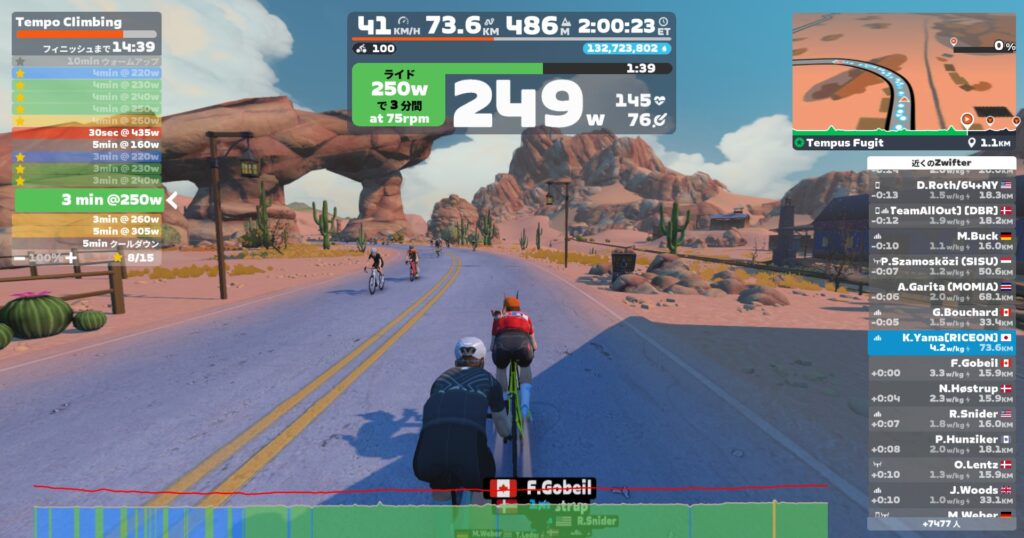The width and height of the screenshot is (1024, 538).
Task: Select R.Snider in the nearby riders list
Action: (x=942, y=419)
